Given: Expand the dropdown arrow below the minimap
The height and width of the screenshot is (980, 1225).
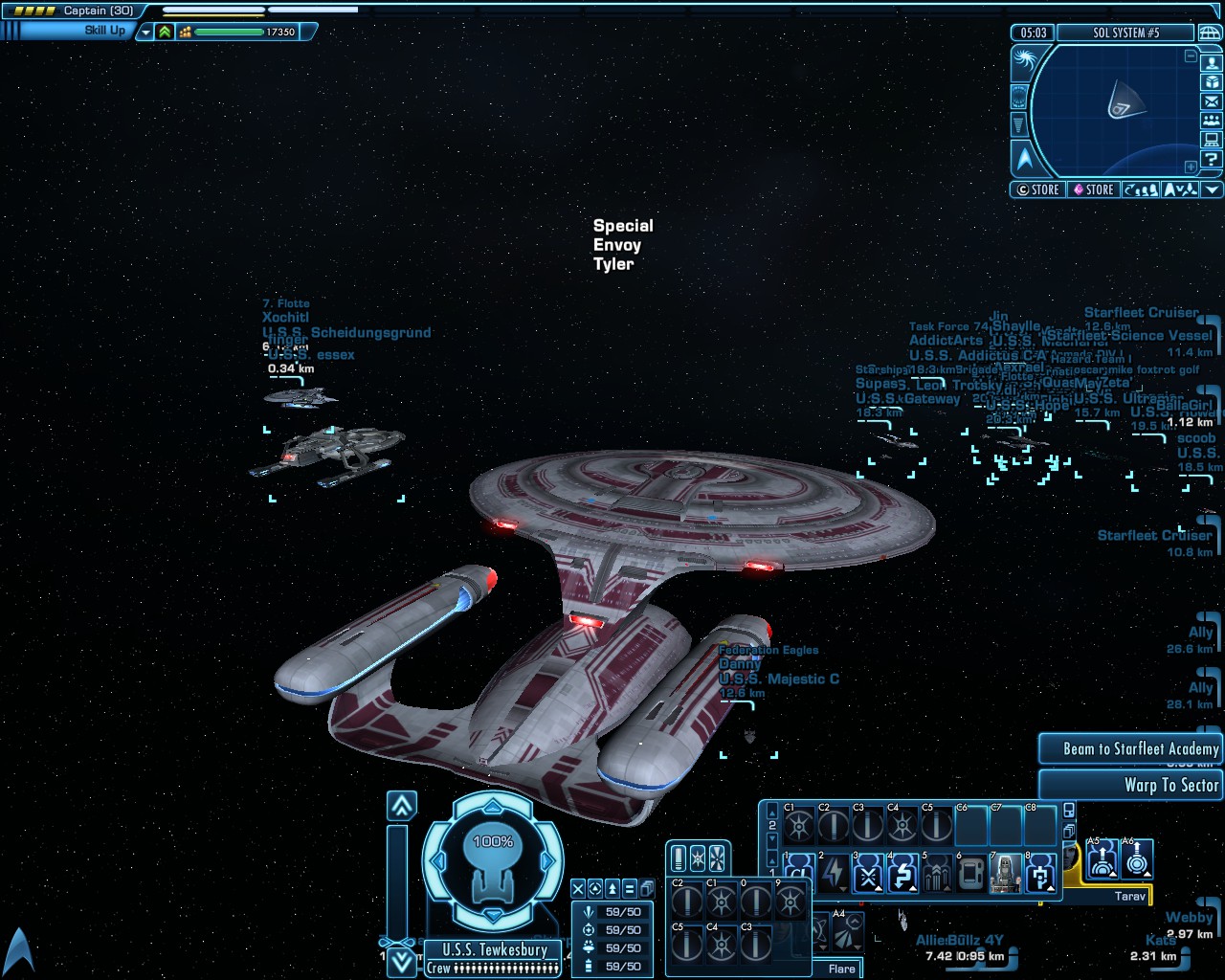Looking at the screenshot, I should [x=1212, y=189].
